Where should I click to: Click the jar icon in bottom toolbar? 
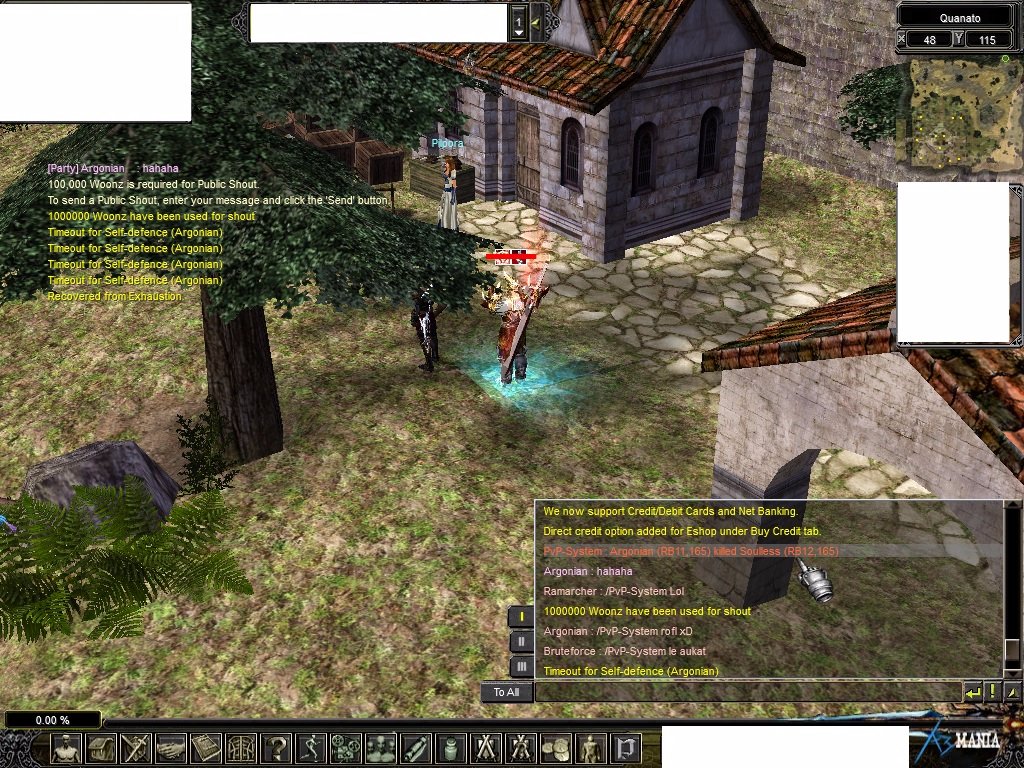tap(450, 748)
